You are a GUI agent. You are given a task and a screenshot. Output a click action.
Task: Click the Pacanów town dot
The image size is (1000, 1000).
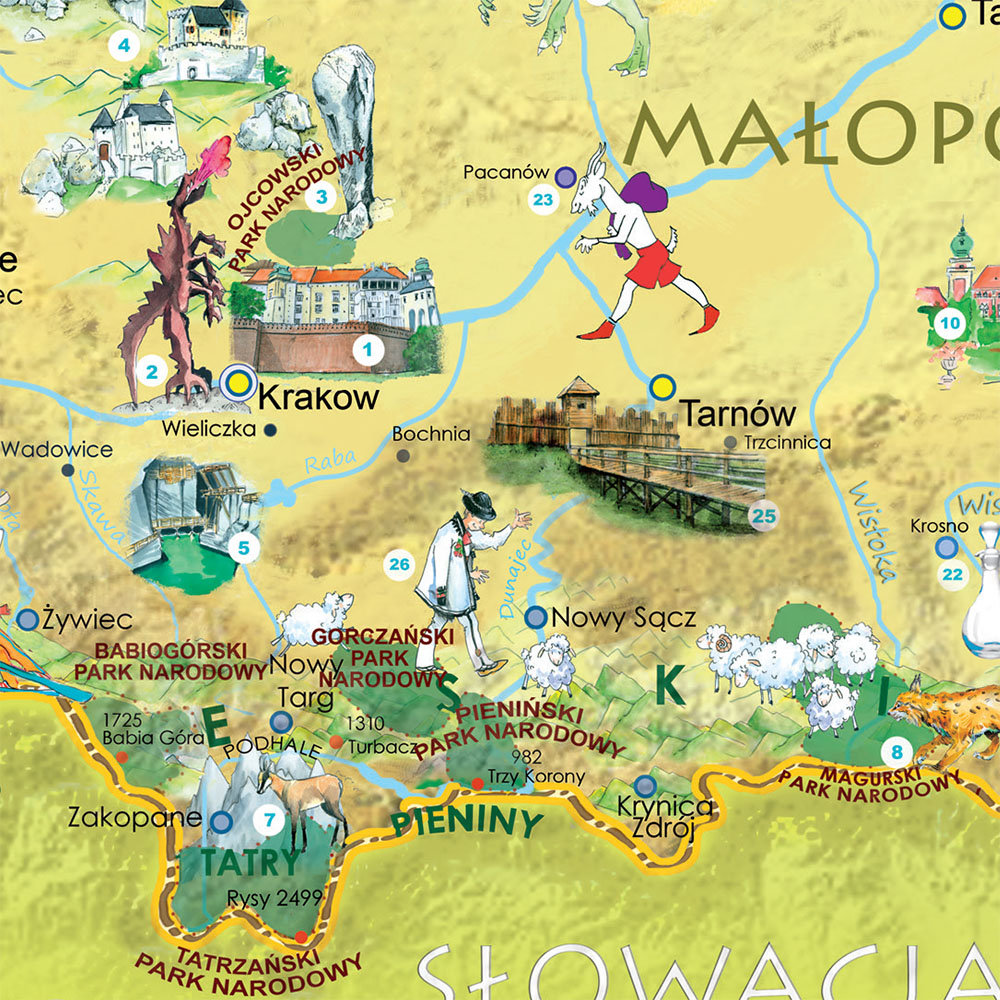pos(565,177)
